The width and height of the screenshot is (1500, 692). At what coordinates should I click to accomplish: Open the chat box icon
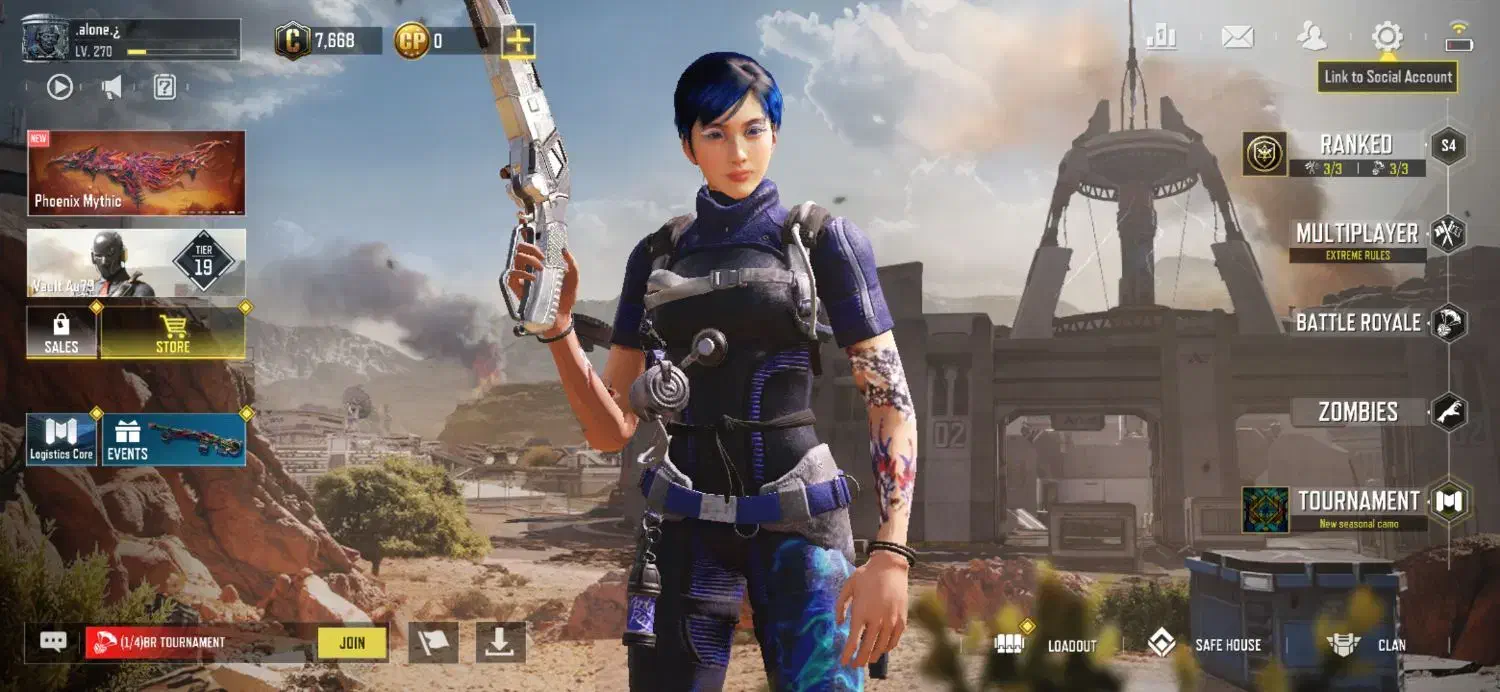click(x=52, y=643)
